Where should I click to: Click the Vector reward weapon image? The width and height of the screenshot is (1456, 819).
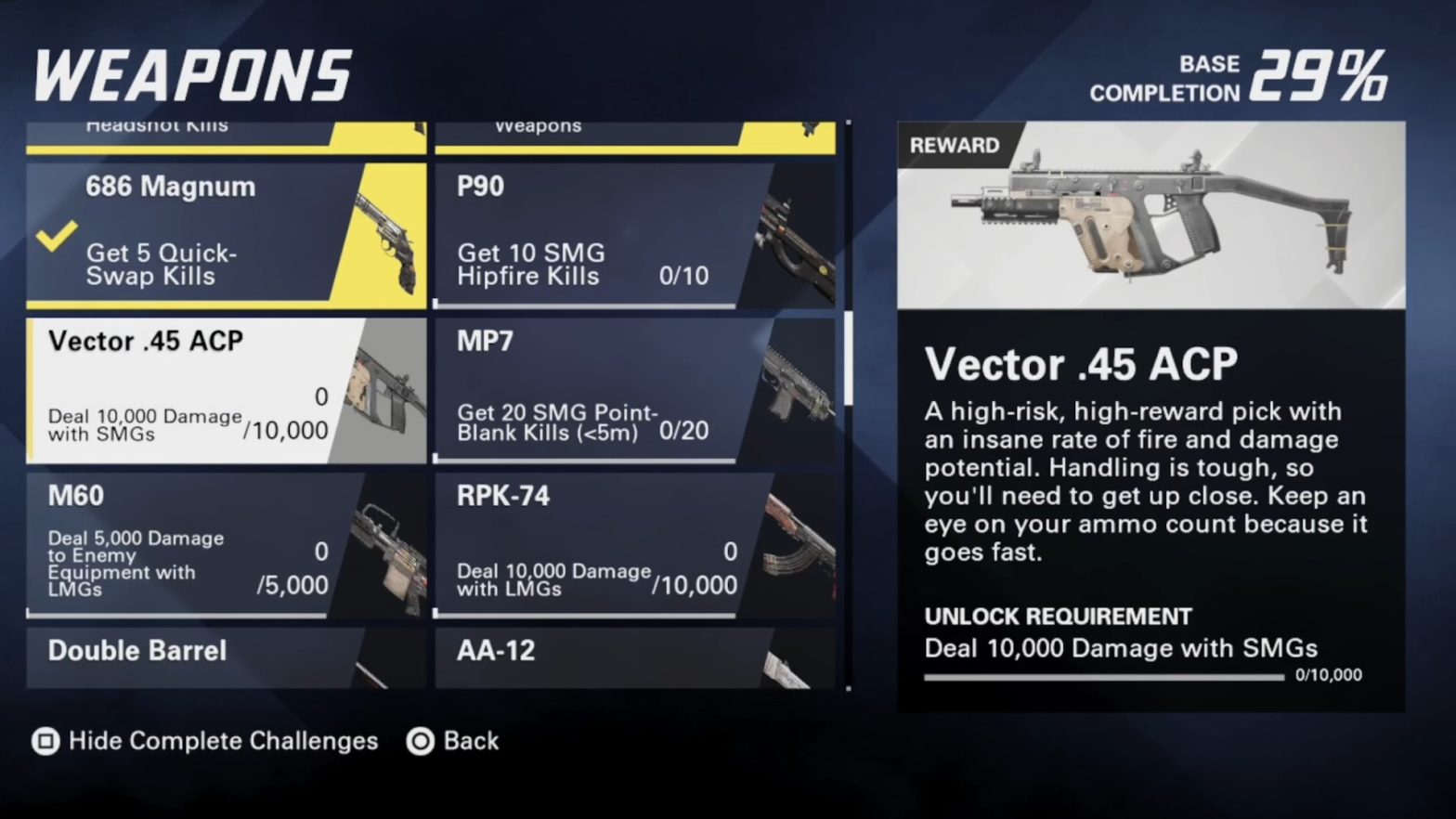[1151, 214]
